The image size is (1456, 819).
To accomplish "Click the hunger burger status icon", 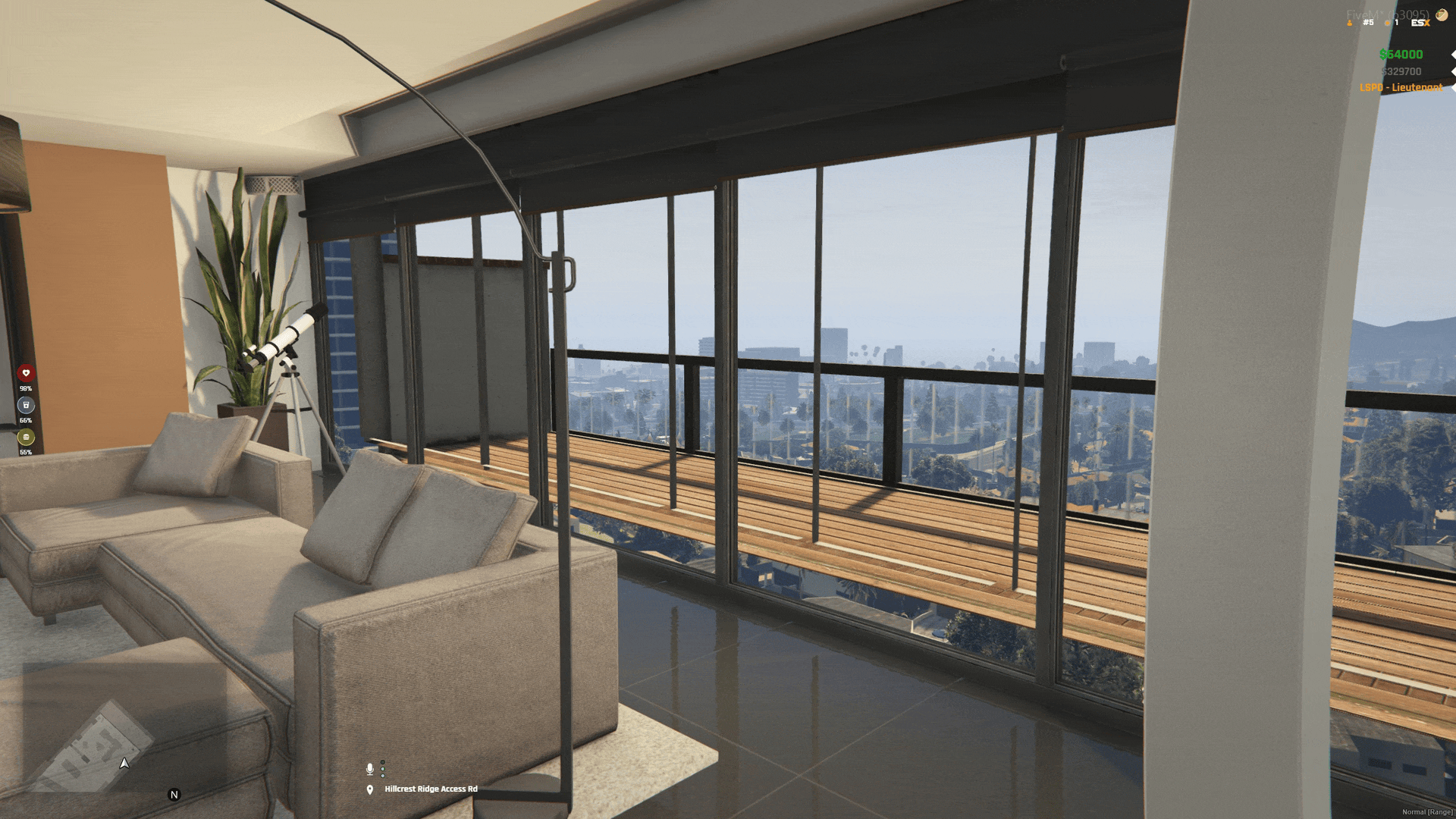I will [x=26, y=437].
